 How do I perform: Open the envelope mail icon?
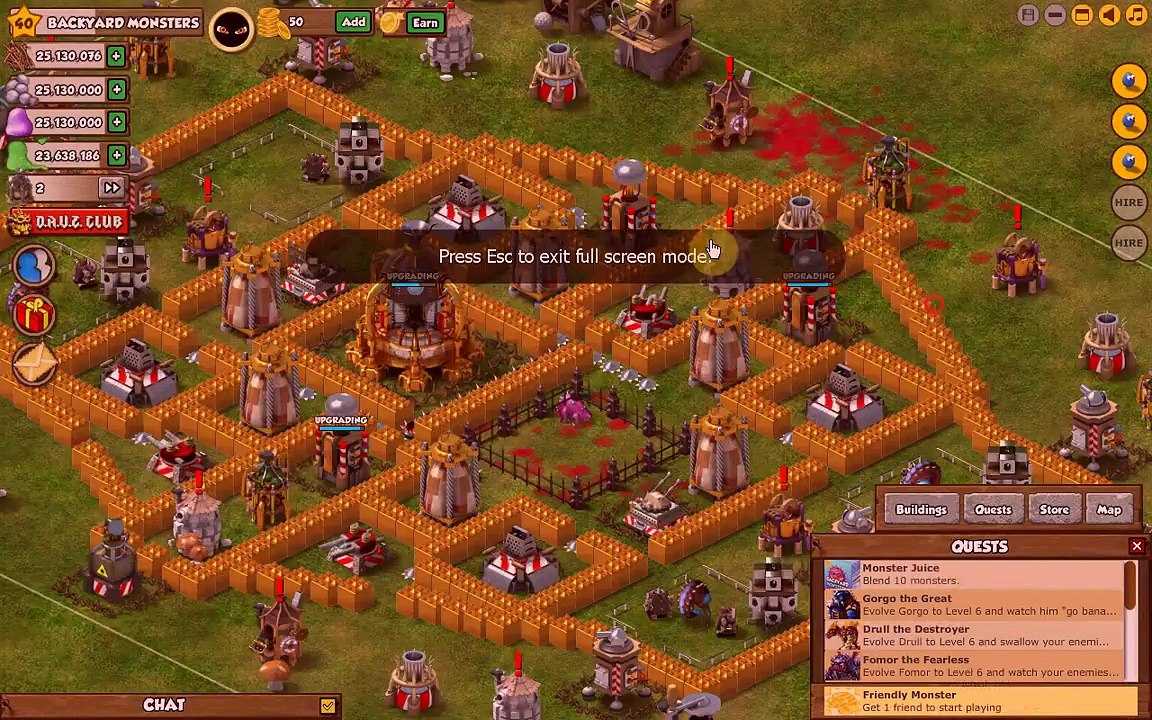pyautogui.click(x=33, y=364)
